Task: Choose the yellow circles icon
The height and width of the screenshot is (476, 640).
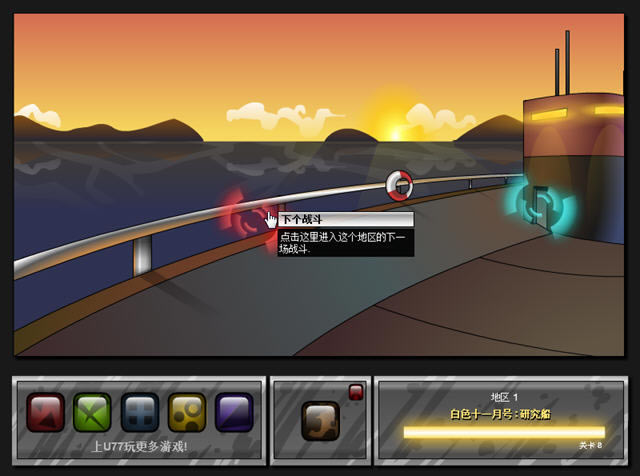Action: pyautogui.click(x=187, y=412)
